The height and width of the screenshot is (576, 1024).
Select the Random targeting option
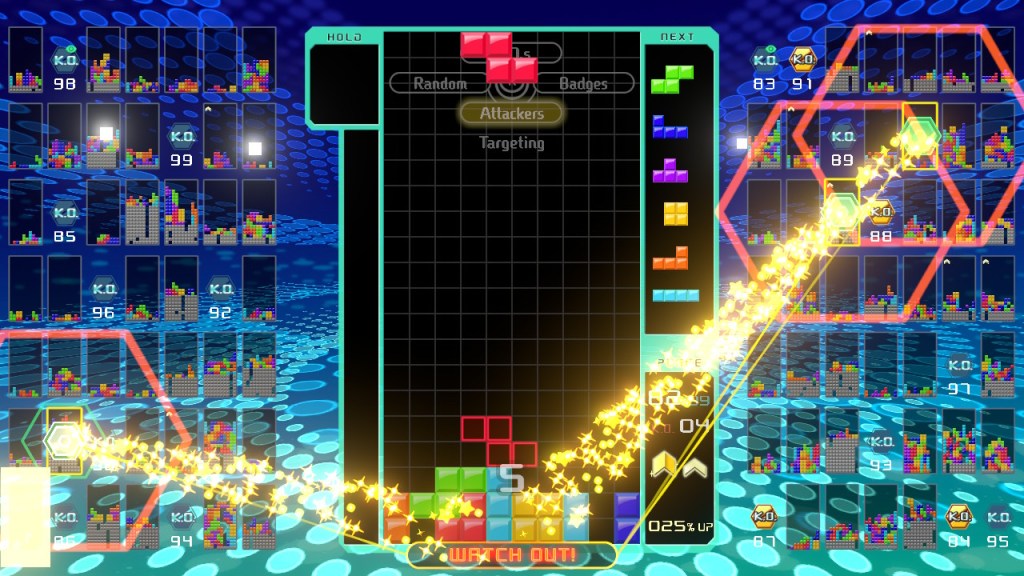440,84
